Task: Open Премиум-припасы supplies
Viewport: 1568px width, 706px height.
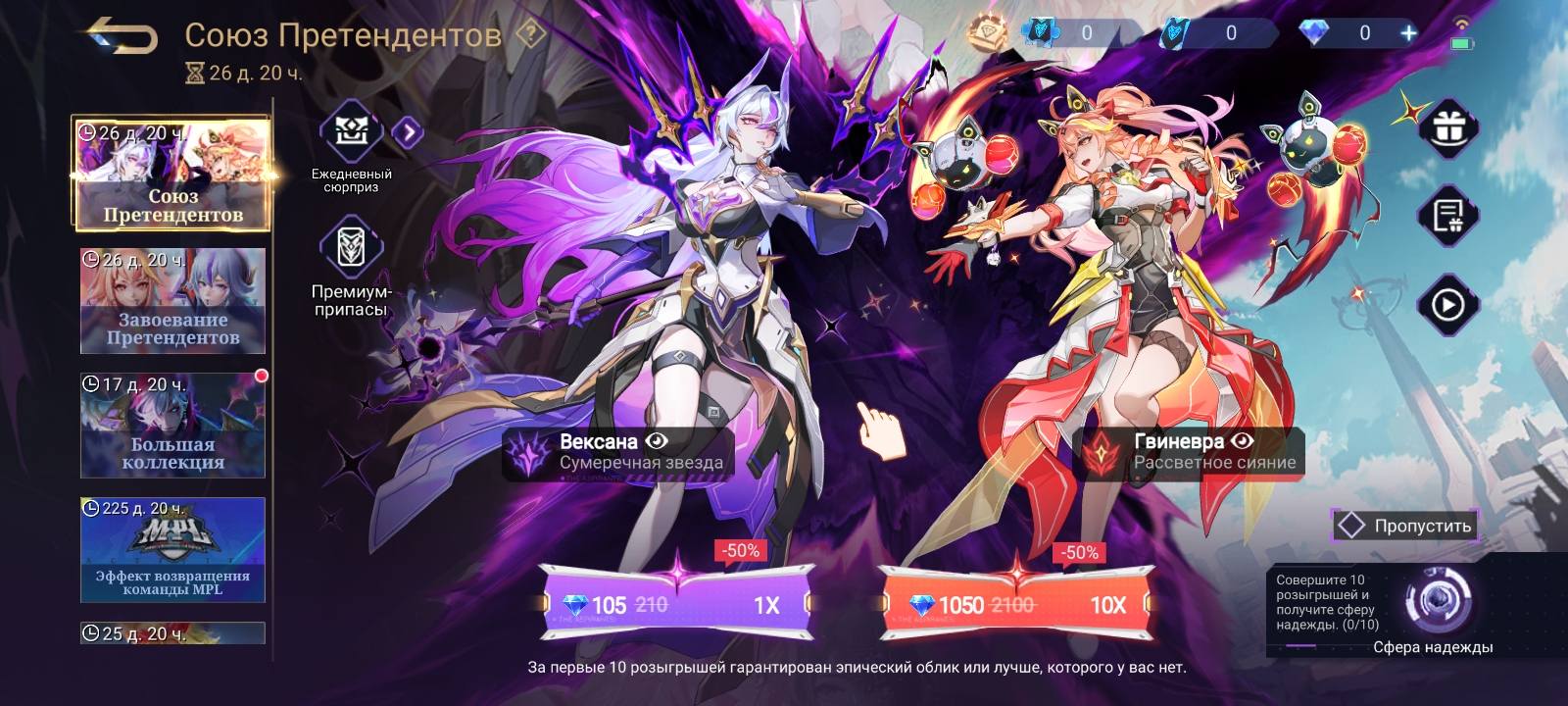Action: (351, 248)
